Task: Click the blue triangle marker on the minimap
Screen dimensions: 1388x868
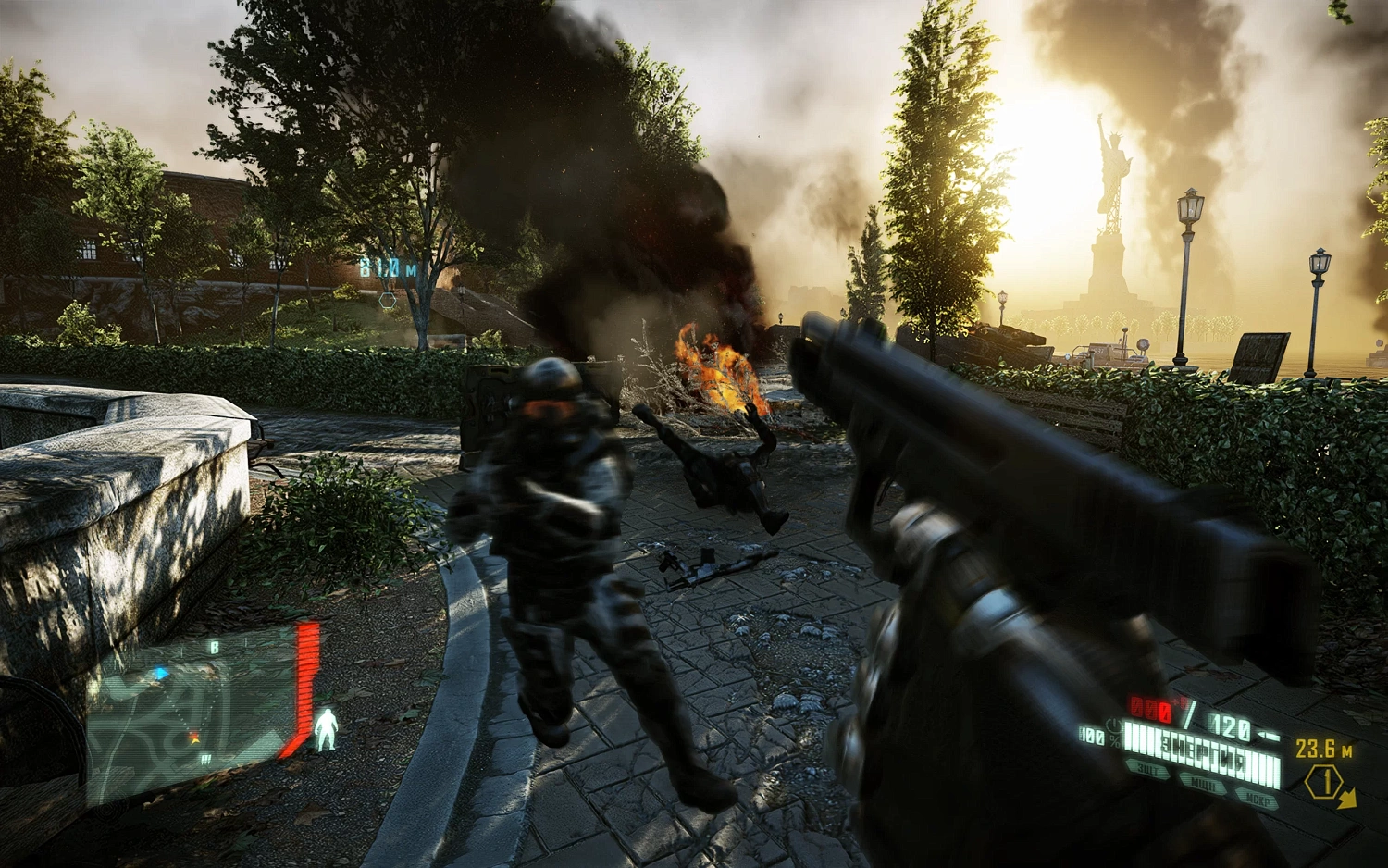Action: click(x=161, y=673)
